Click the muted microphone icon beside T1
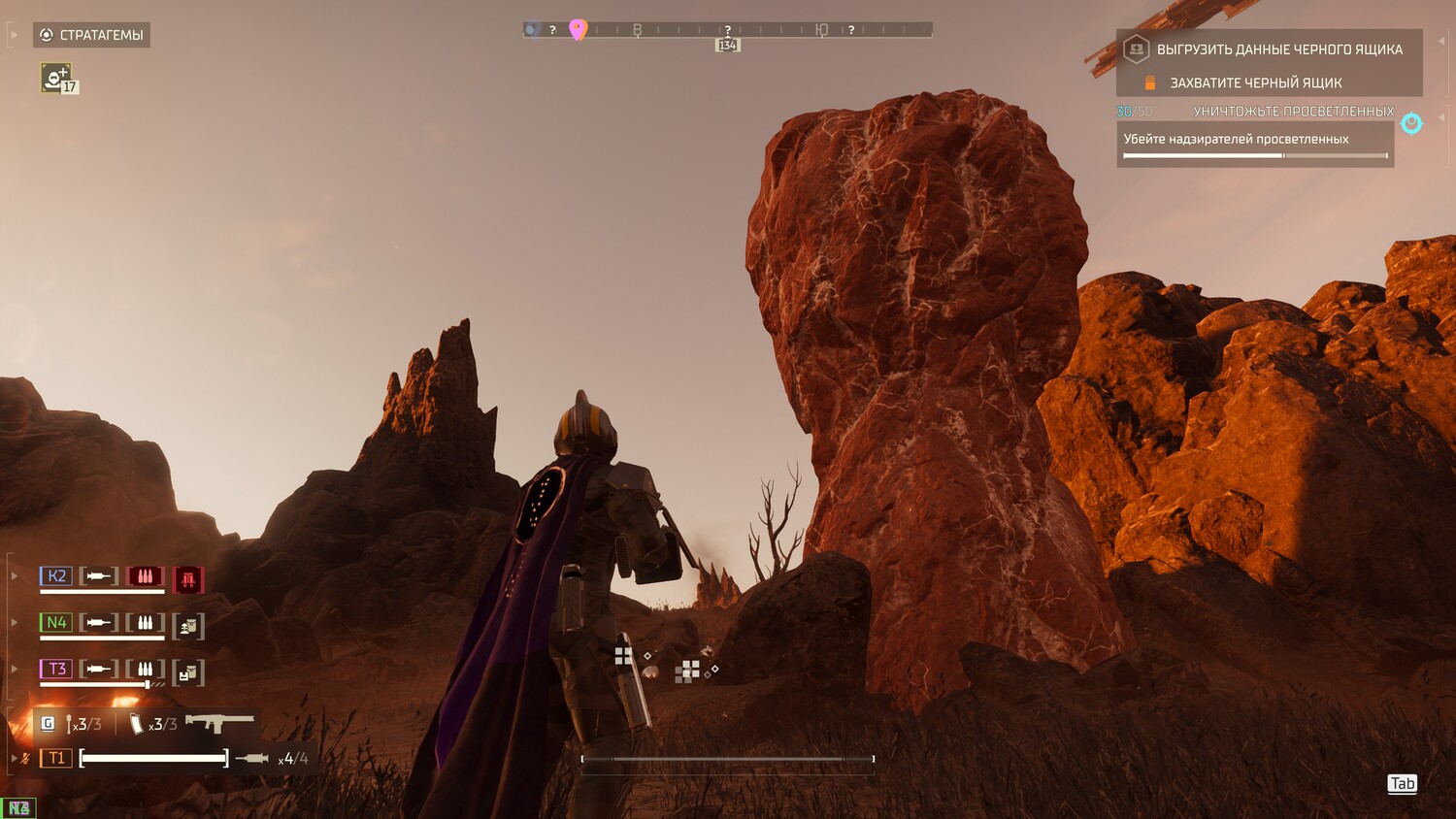 point(25,758)
